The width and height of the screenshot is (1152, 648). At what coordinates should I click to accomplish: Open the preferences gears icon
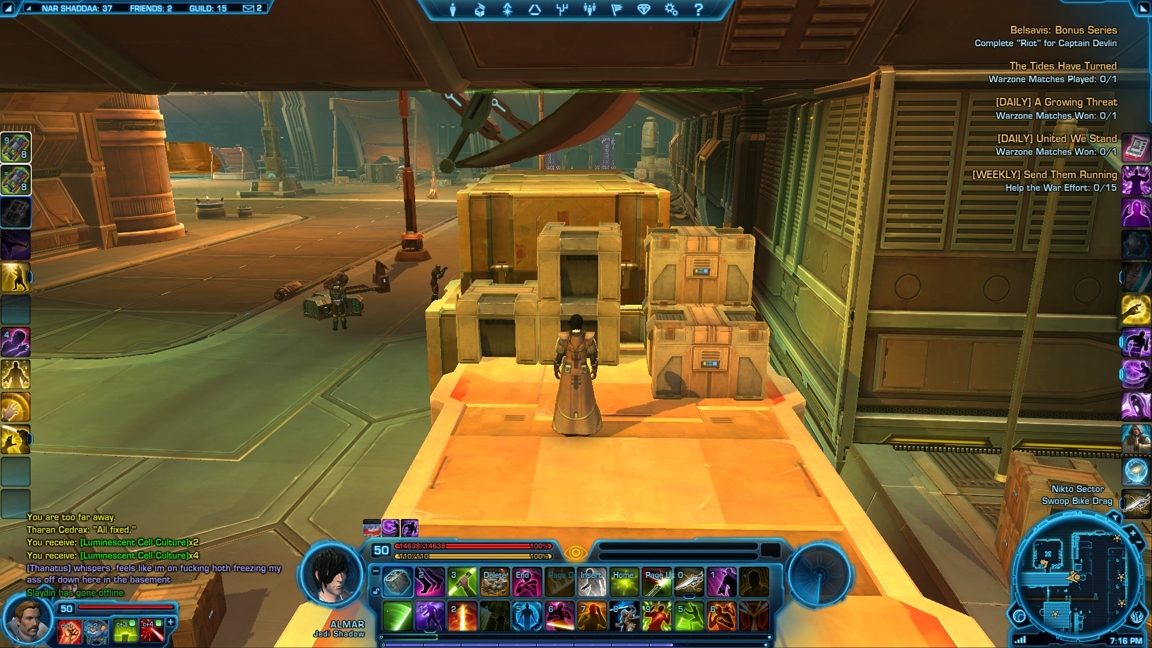pos(671,10)
